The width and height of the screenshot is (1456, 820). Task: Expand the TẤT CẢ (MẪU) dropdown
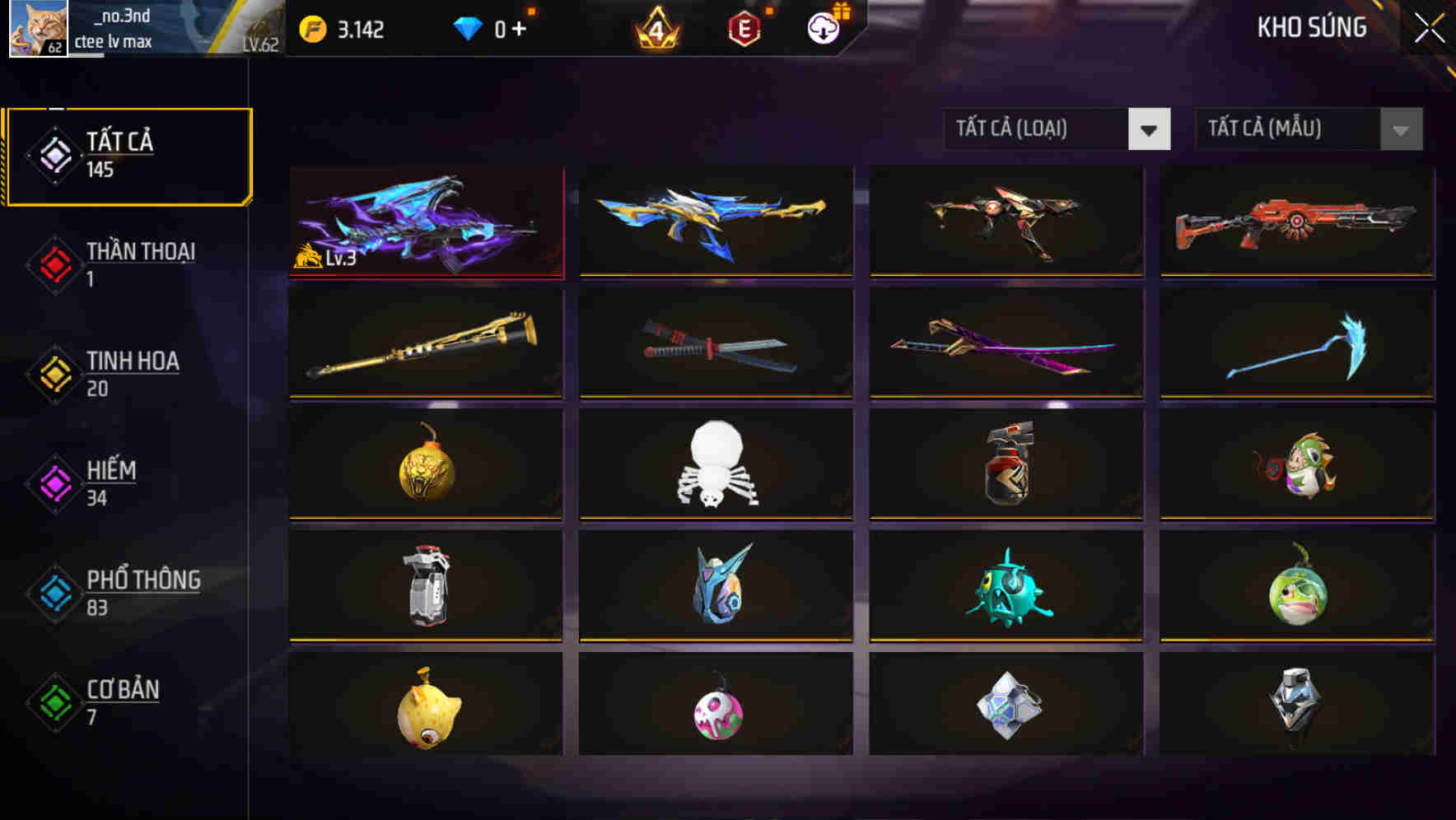click(x=1289, y=129)
